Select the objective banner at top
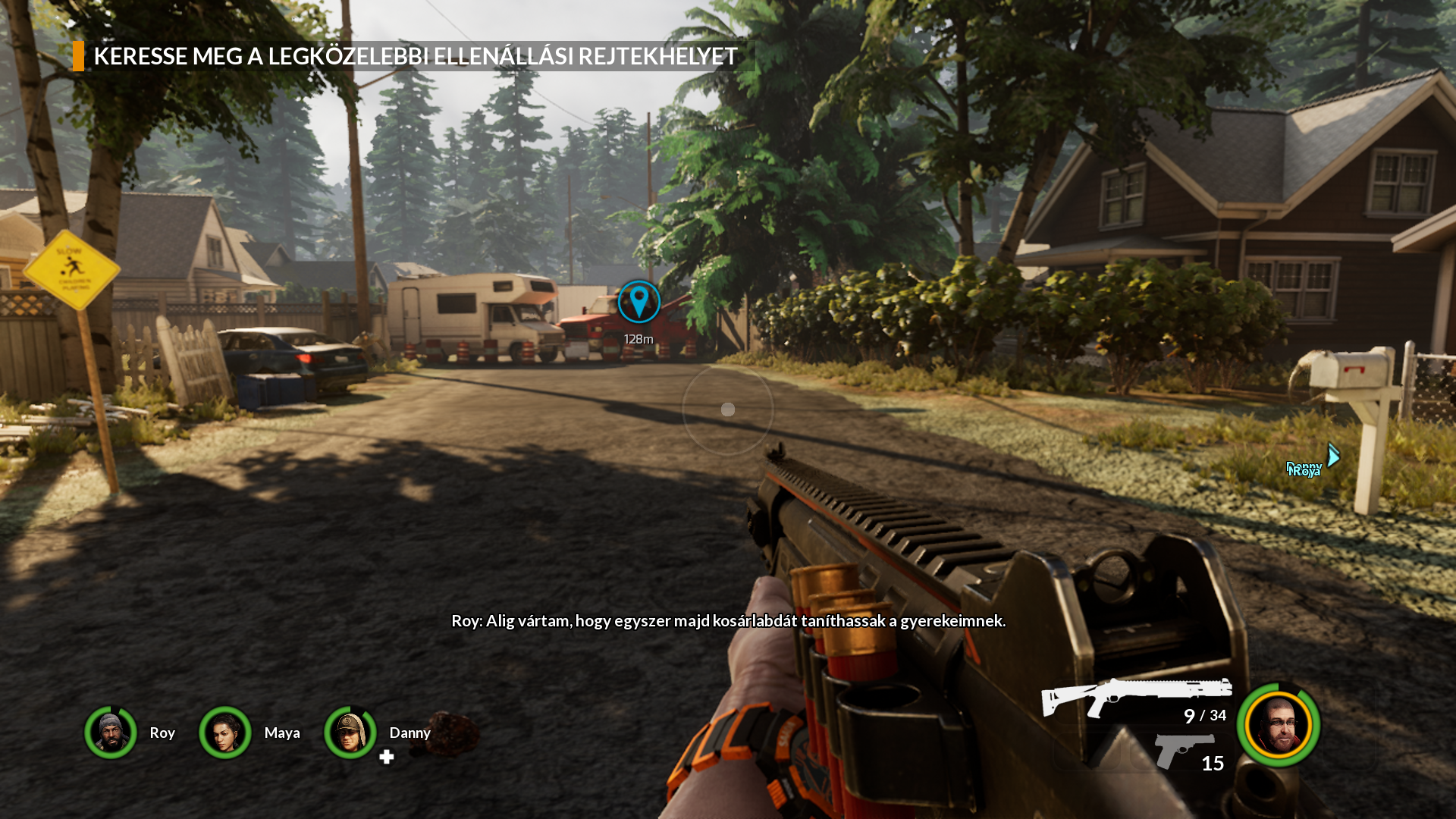Image resolution: width=1456 pixels, height=819 pixels. (414, 56)
